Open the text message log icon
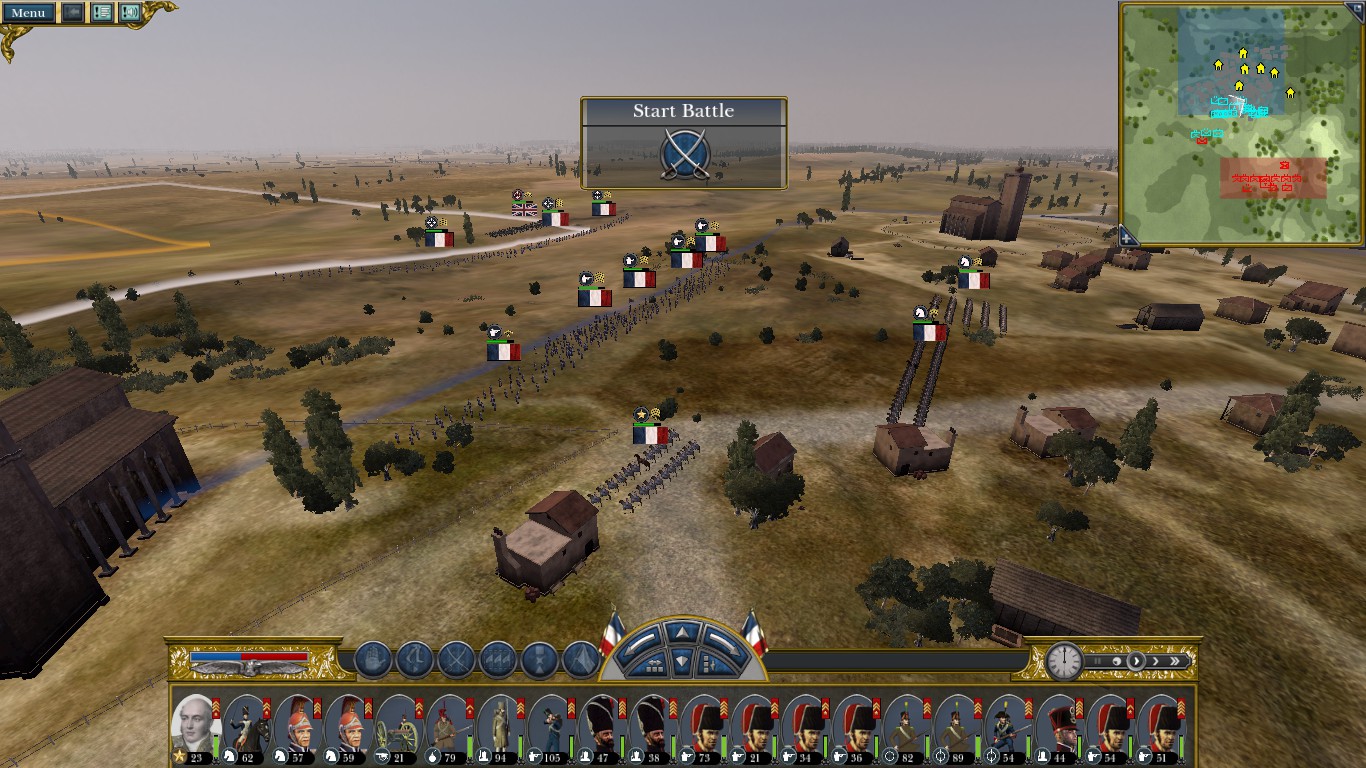1366x768 pixels. coord(101,13)
